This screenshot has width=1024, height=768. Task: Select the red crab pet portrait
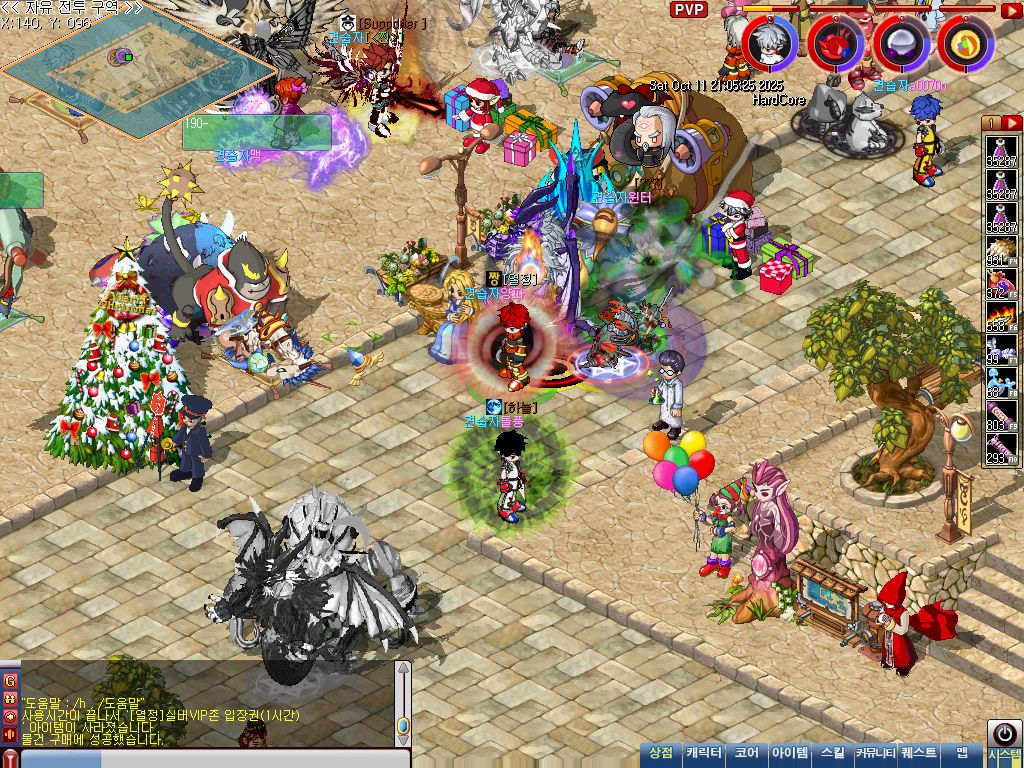(x=835, y=43)
